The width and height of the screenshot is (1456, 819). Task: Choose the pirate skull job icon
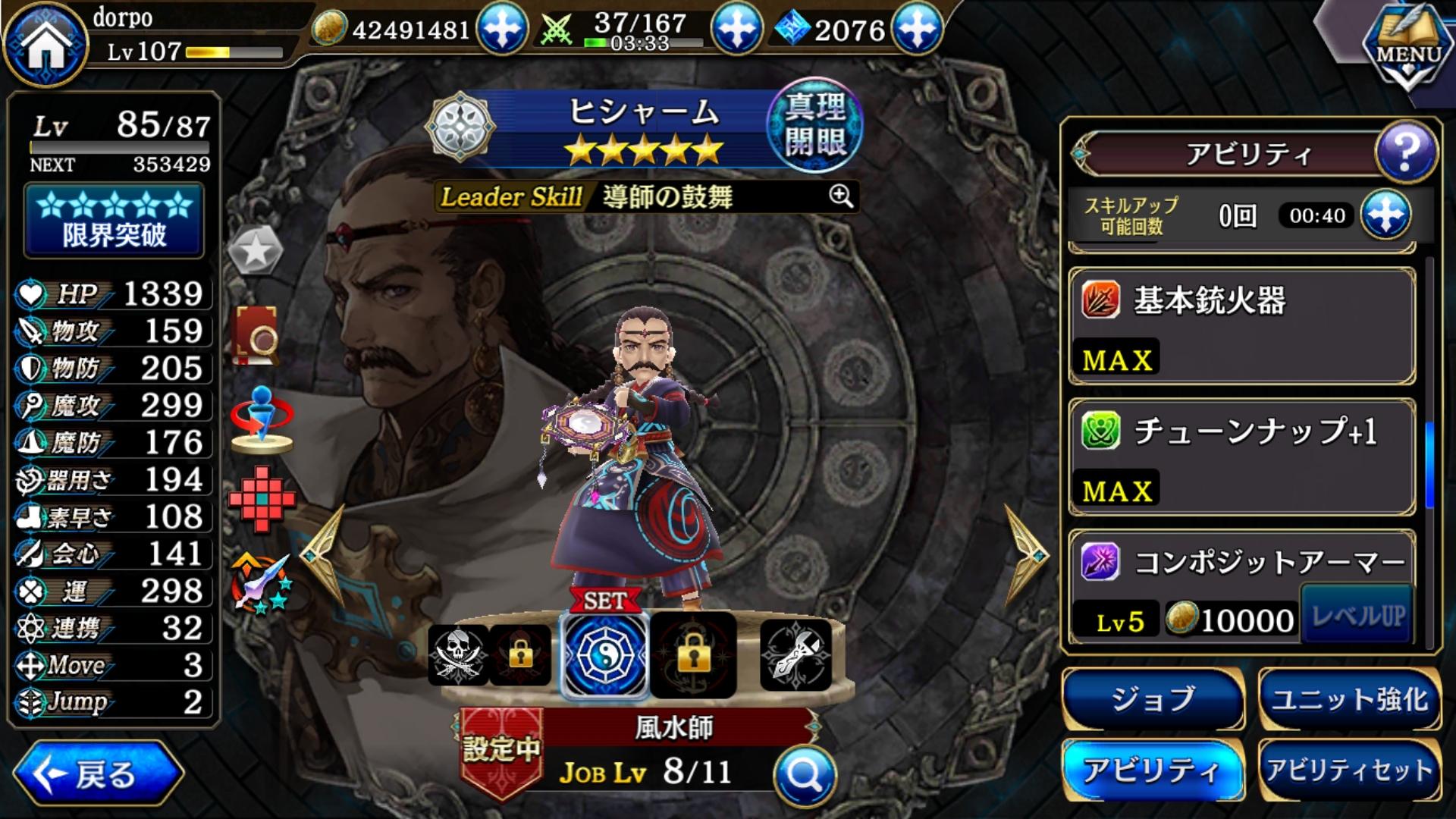click(458, 655)
